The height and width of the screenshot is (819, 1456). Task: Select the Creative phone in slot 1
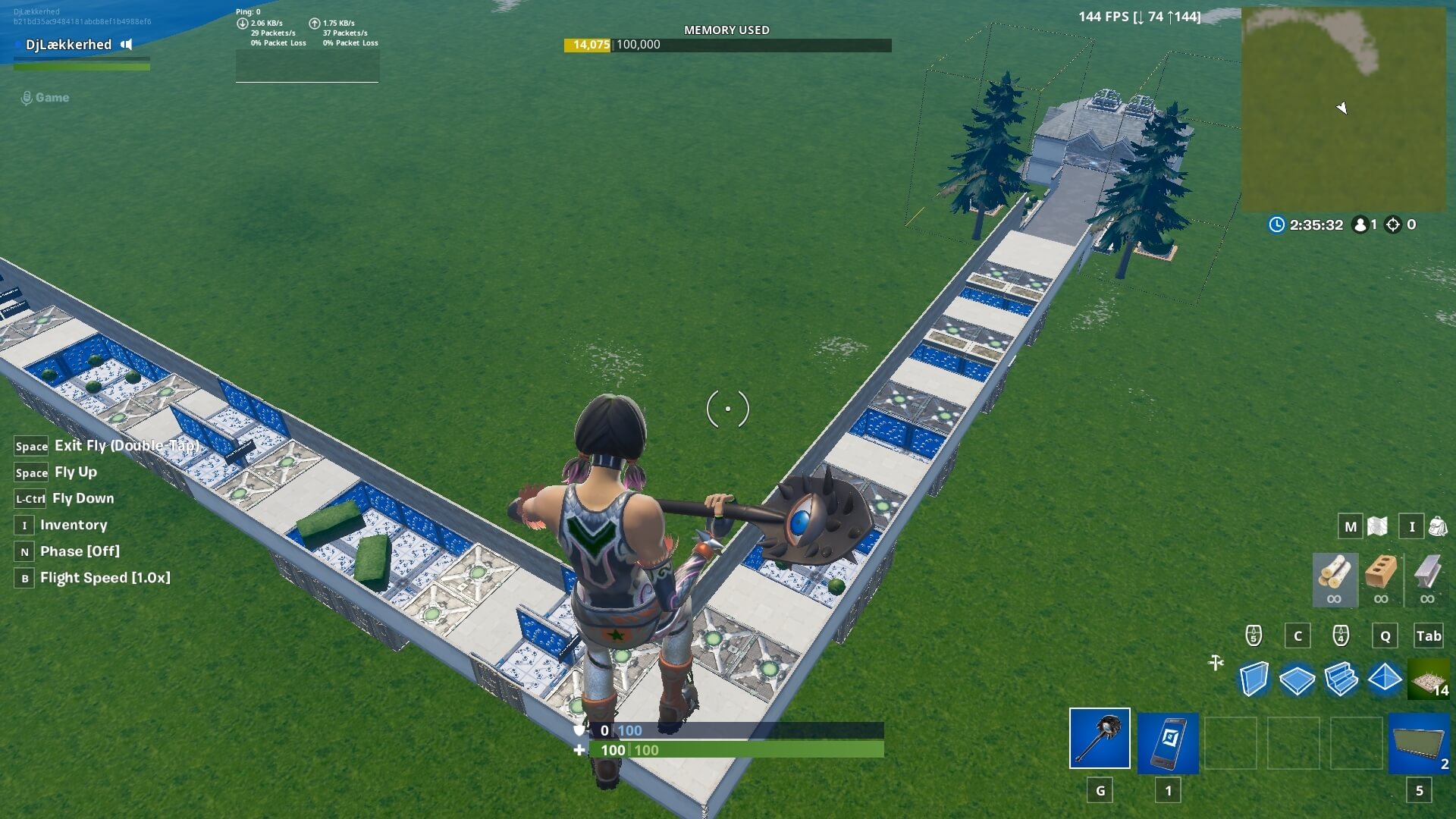[x=1168, y=742]
